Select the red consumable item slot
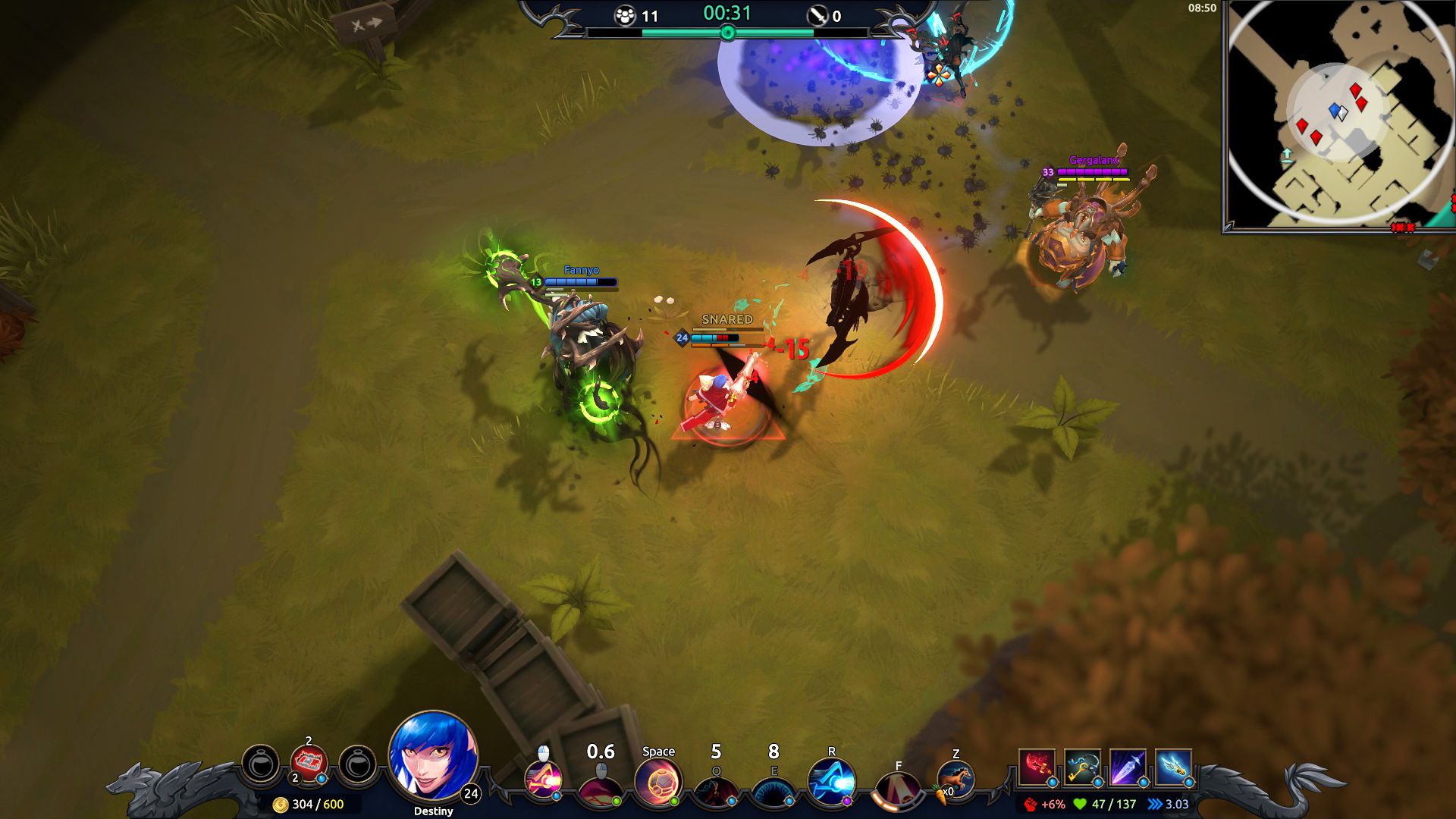This screenshot has height=819, width=1456. pyautogui.click(x=309, y=764)
